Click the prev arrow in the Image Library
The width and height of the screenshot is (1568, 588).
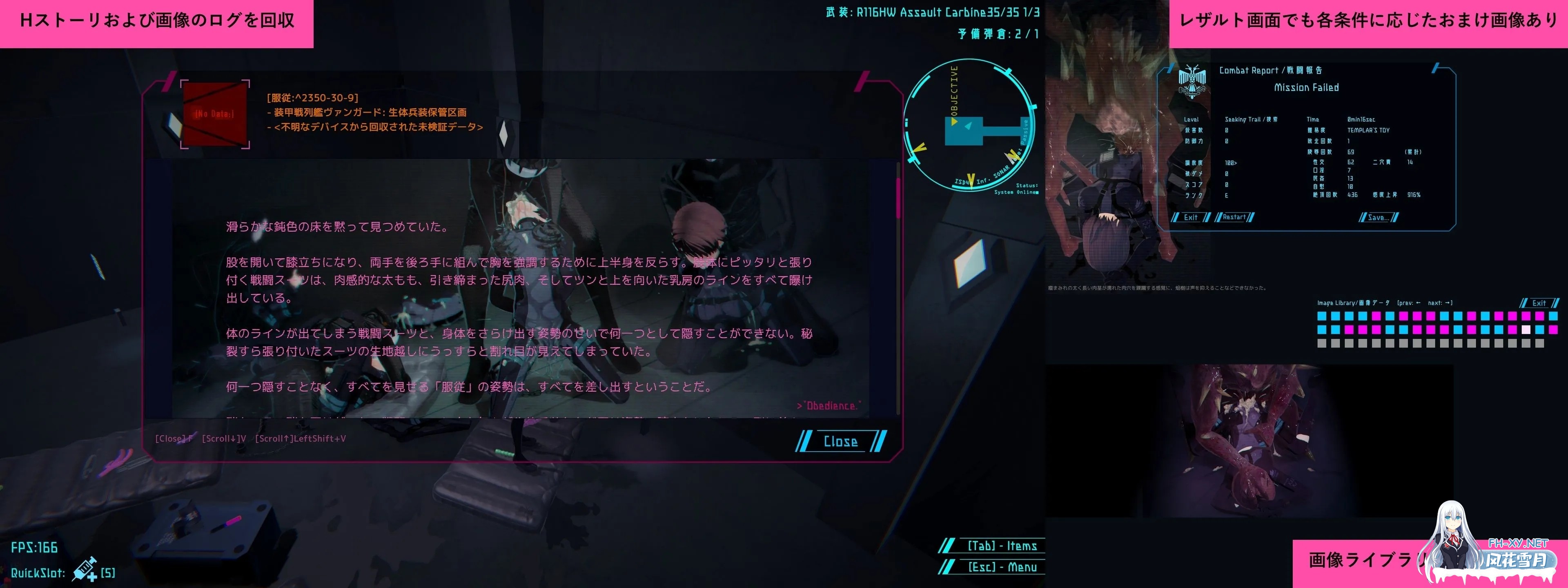tap(1418, 303)
